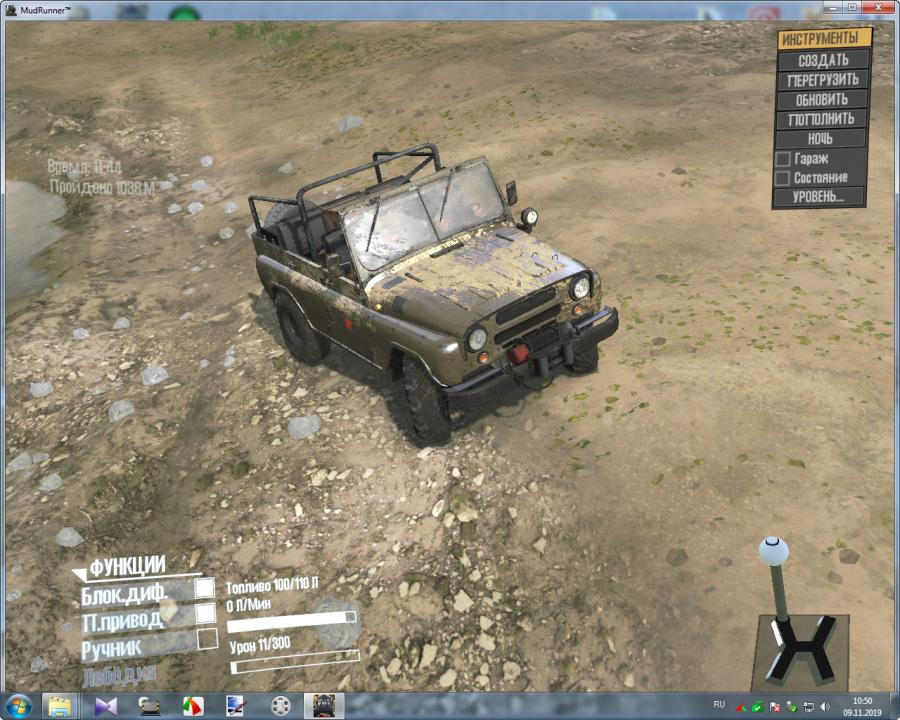Image resolution: width=900 pixels, height=720 pixels.
Task: Toggle the Блок.диф. differential lock checkbox
Action: click(x=205, y=589)
